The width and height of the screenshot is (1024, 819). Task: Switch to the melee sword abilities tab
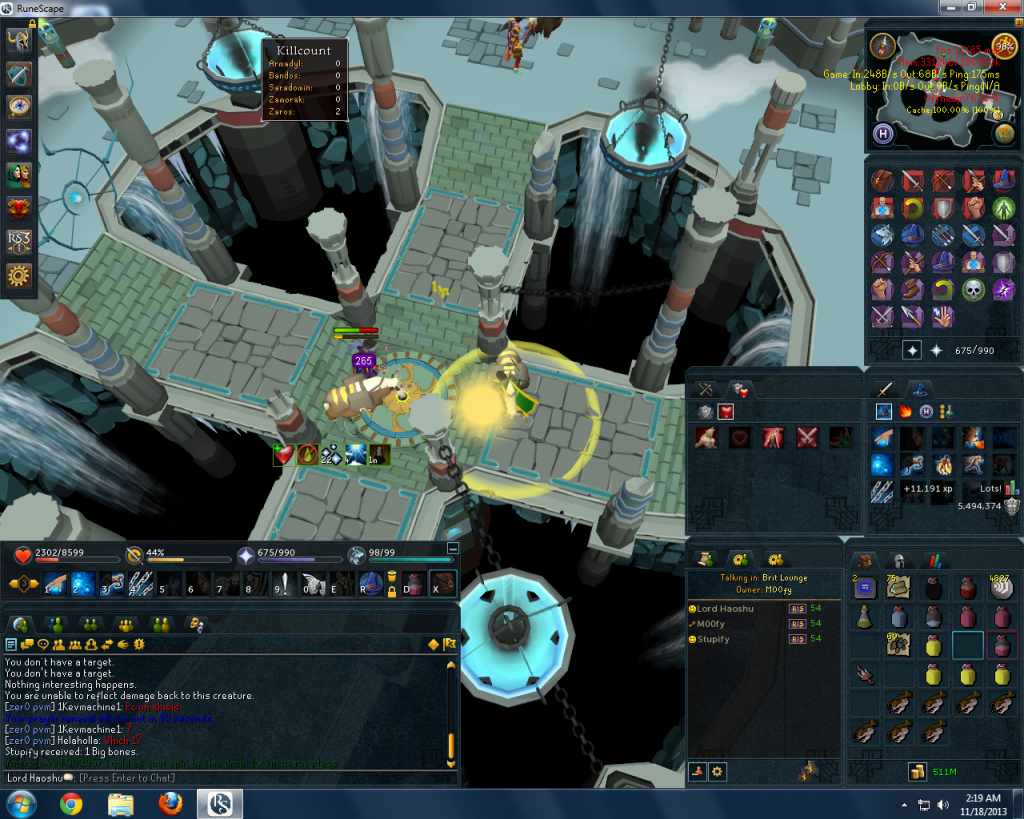(x=885, y=389)
